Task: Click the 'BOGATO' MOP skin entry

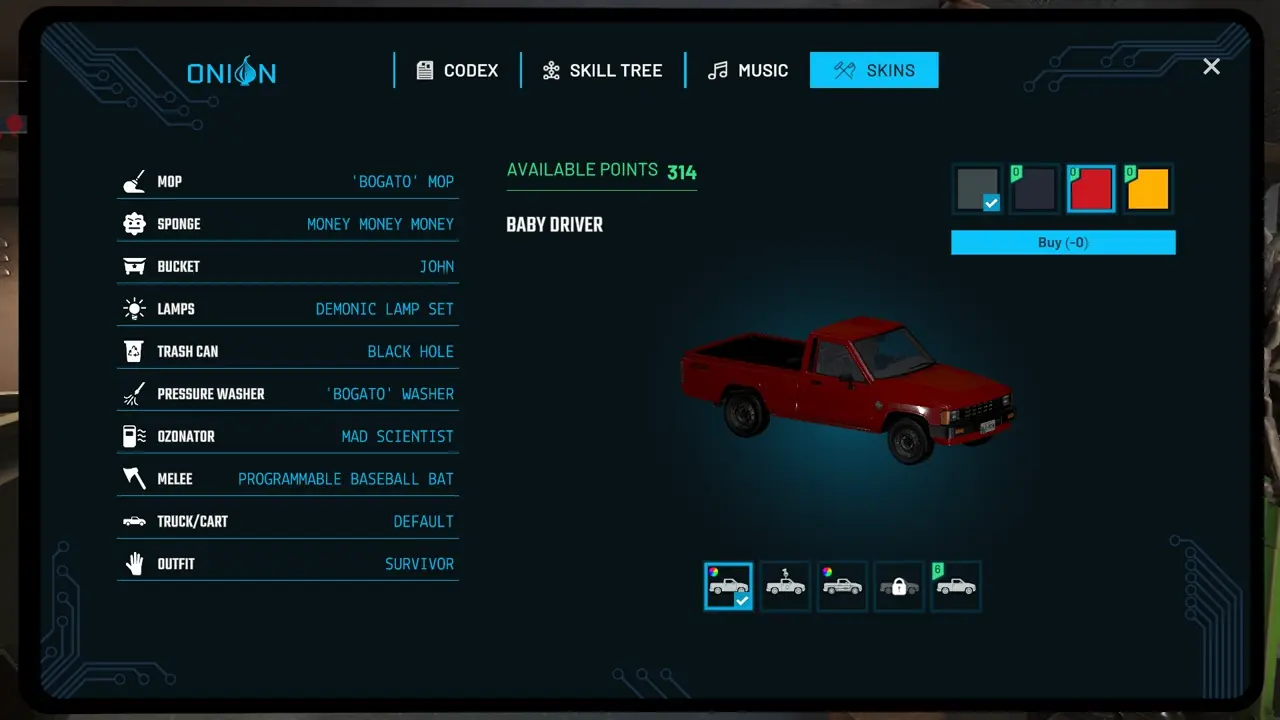Action: tap(402, 181)
